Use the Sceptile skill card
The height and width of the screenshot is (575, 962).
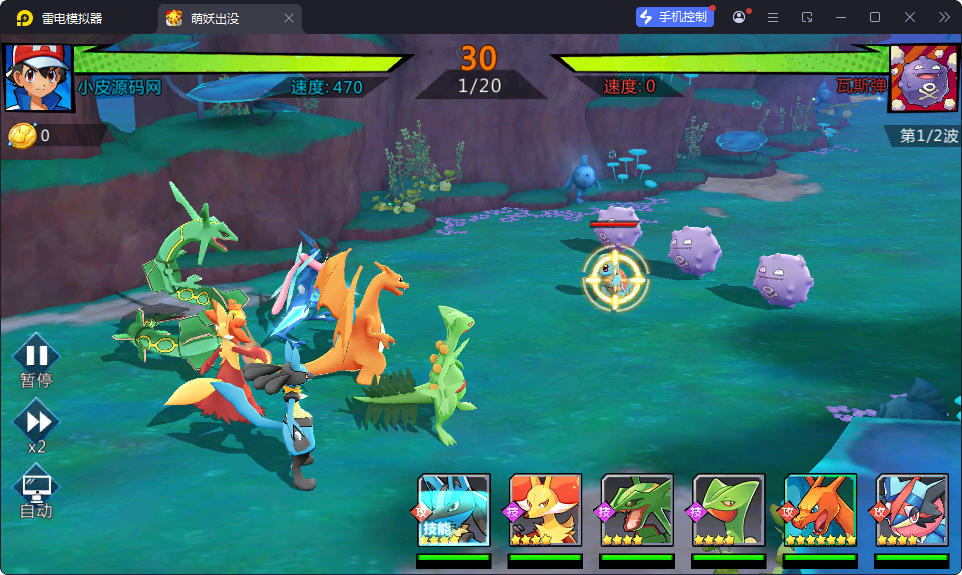click(729, 509)
